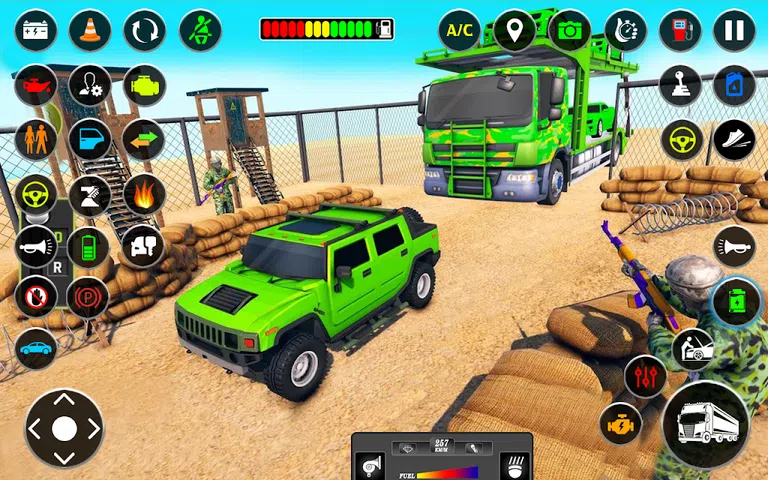Tap the orange passengers icon
The width and height of the screenshot is (768, 480).
click(x=36, y=140)
